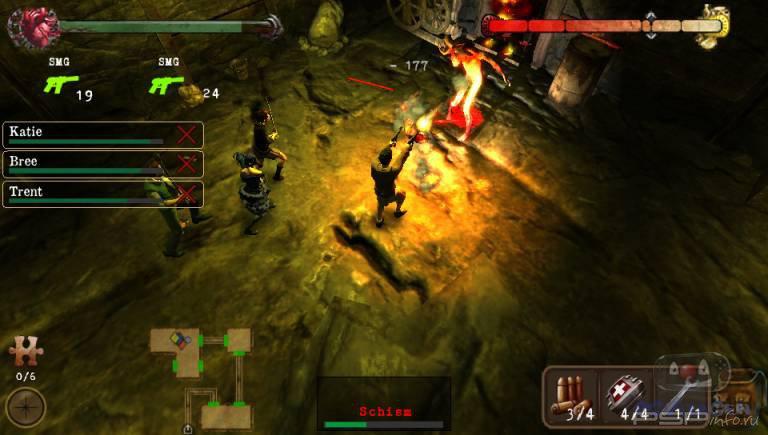The height and width of the screenshot is (435, 768).
Task: Open the room layout minimap
Action: click(x=205, y=377)
